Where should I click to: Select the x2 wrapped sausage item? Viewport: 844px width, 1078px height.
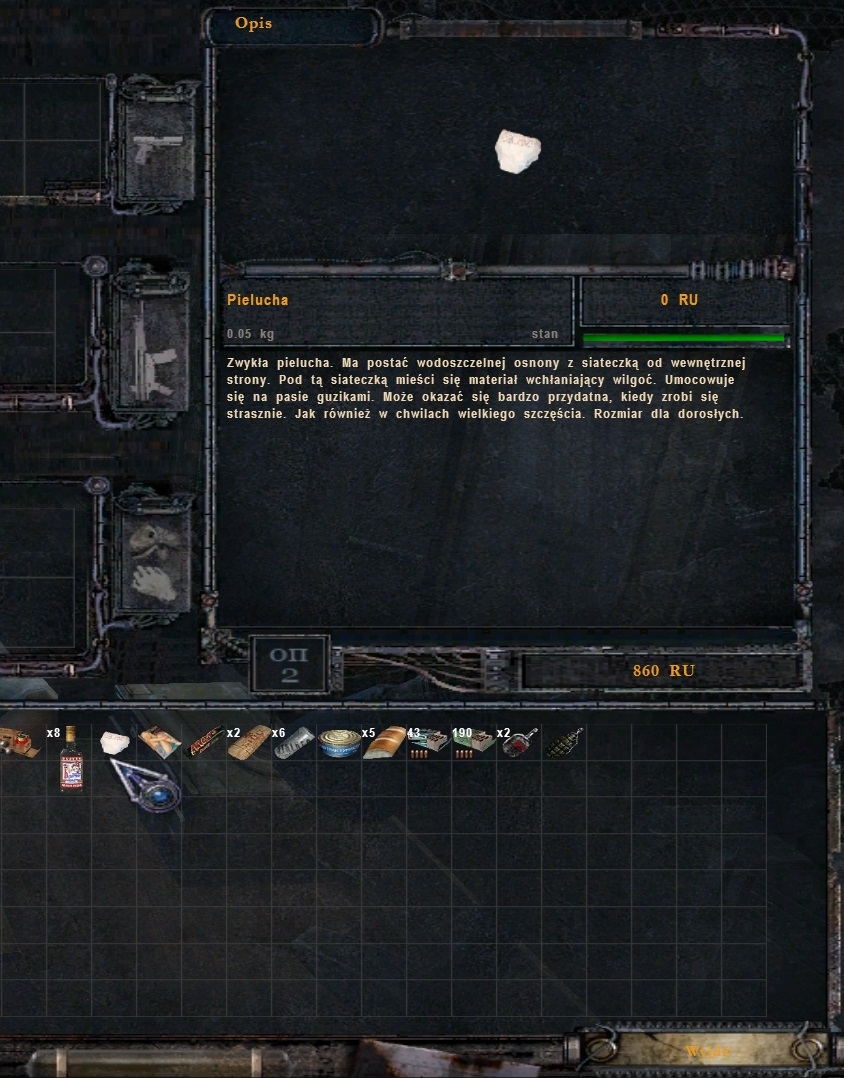[249, 742]
